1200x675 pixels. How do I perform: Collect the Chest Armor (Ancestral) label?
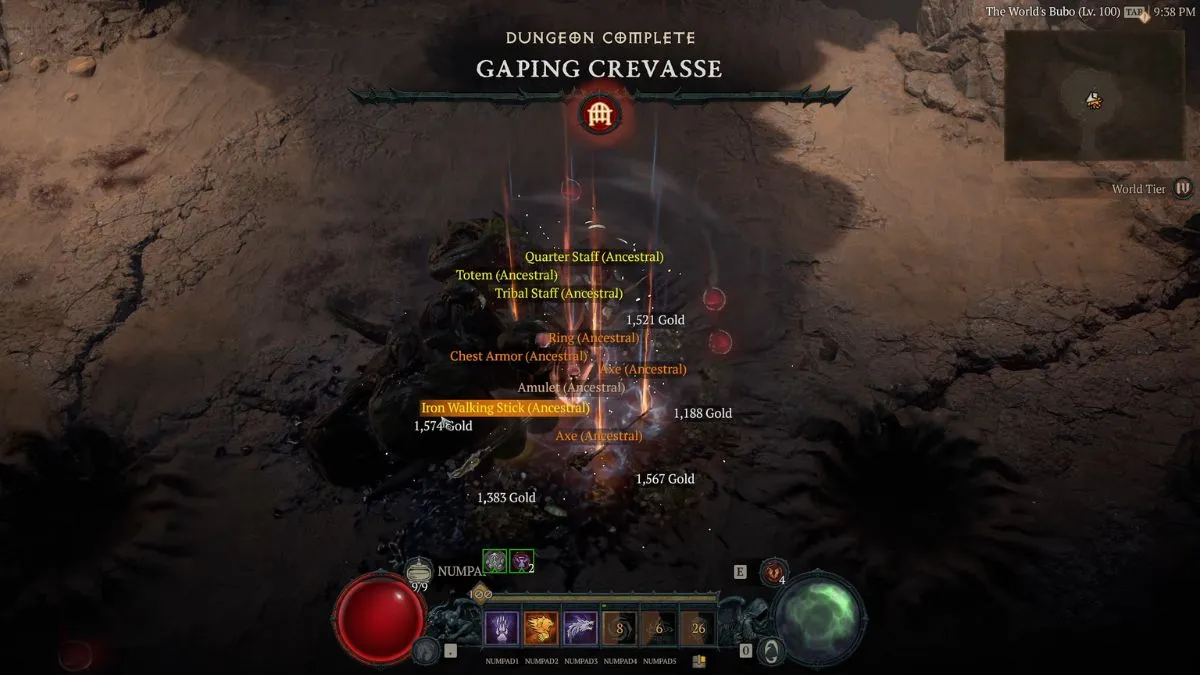pos(518,356)
